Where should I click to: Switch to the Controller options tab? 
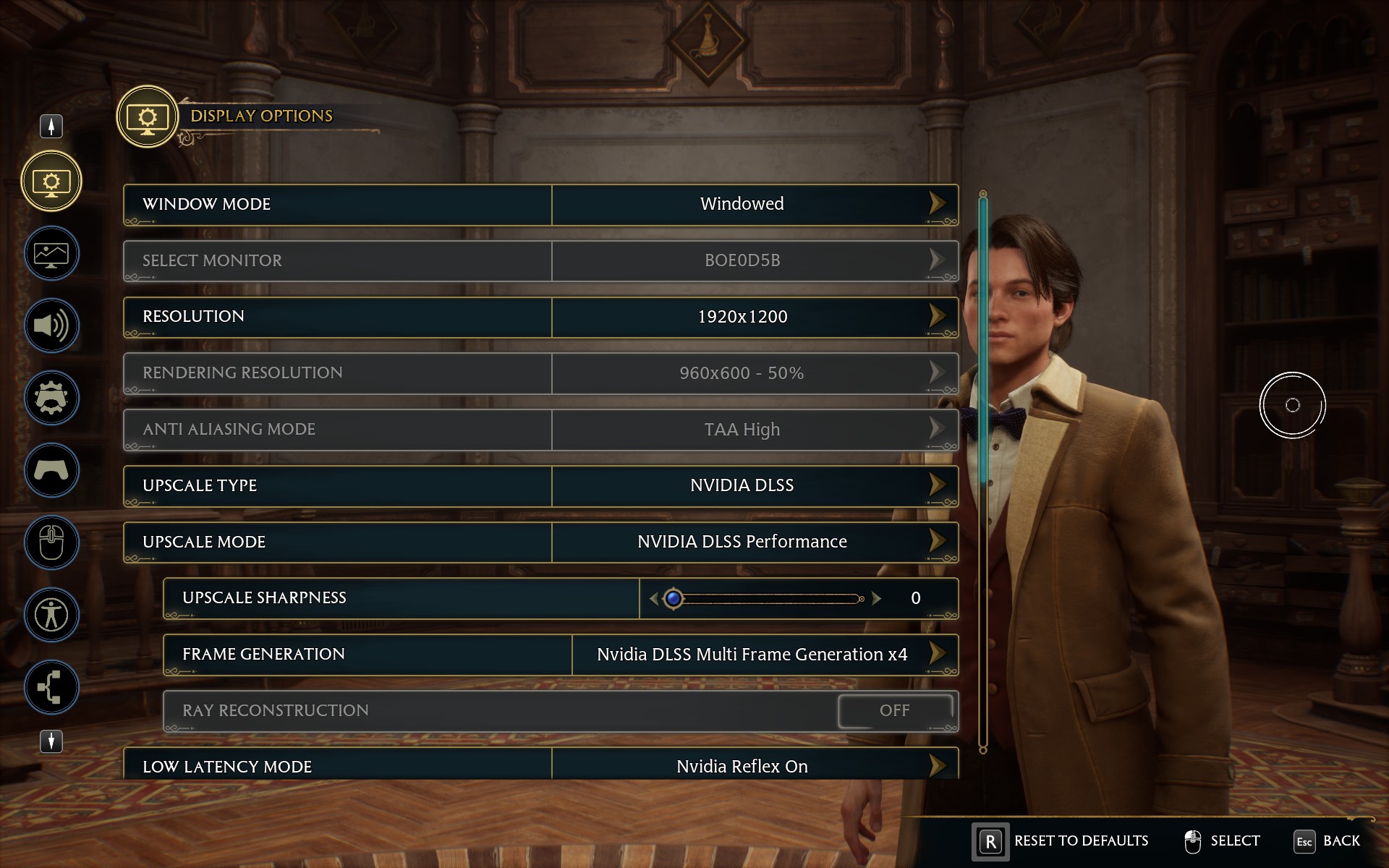click(51, 470)
